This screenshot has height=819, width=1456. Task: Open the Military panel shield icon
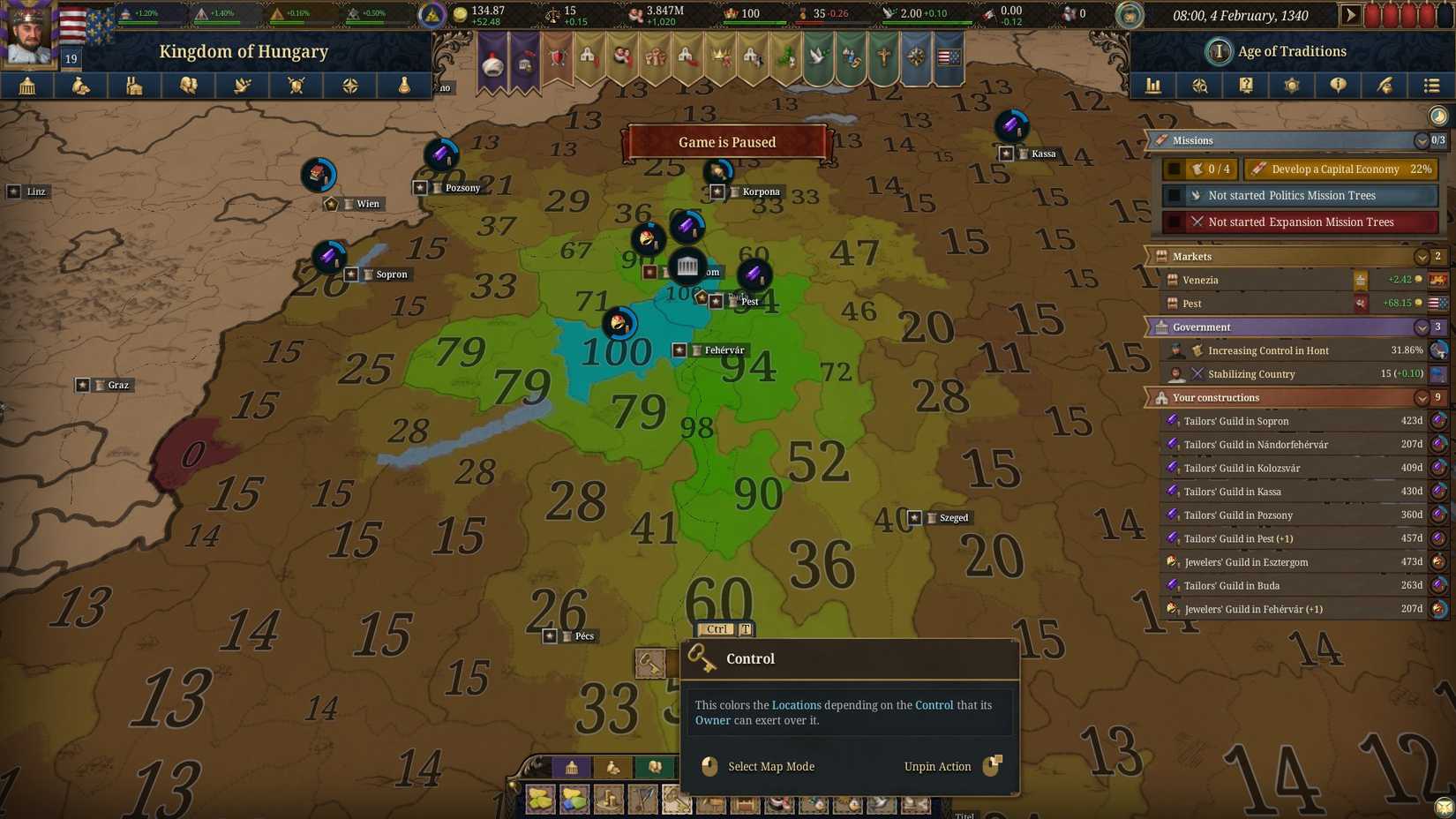[295, 86]
